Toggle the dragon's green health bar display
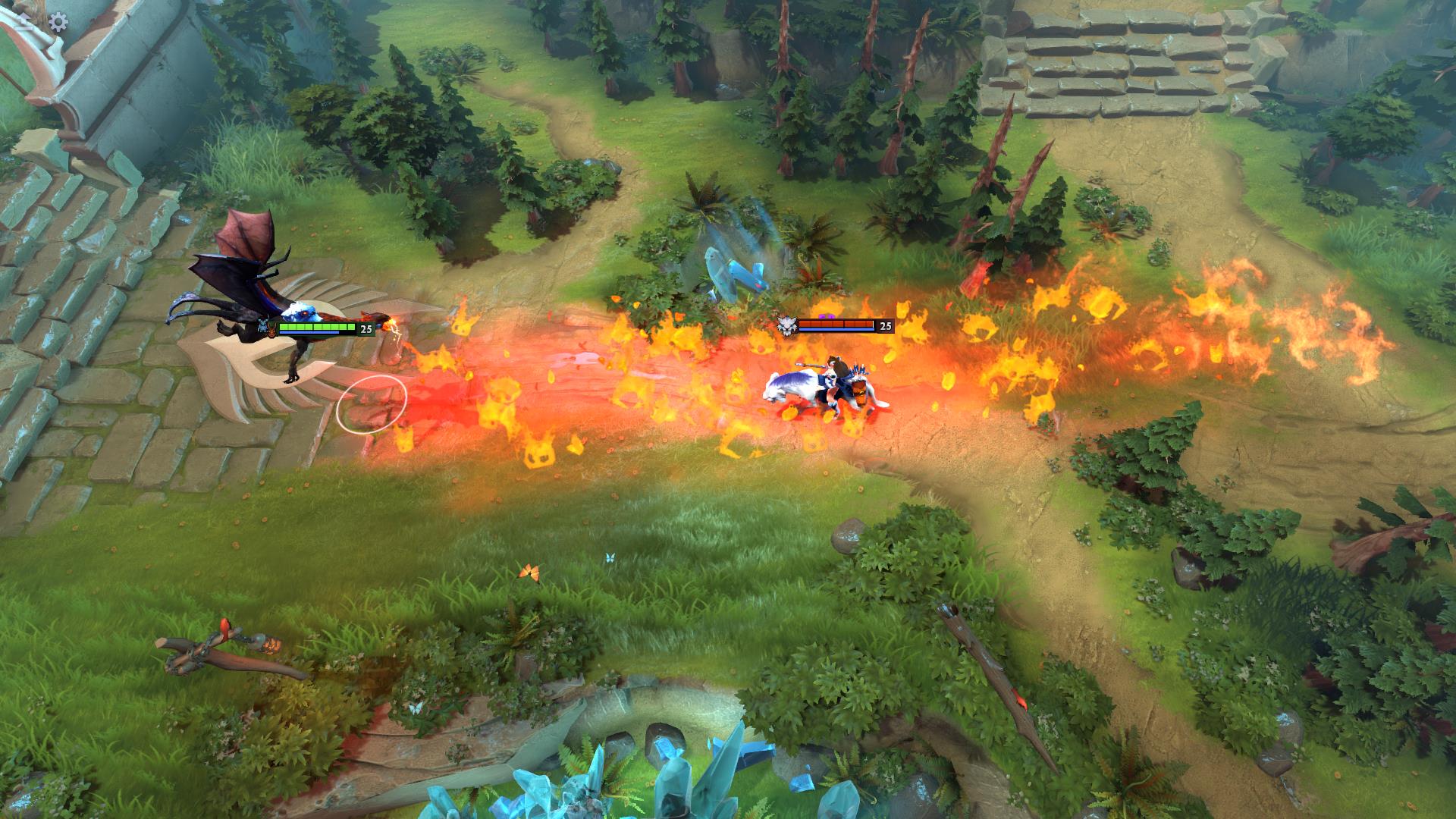1456x819 pixels. [317, 326]
